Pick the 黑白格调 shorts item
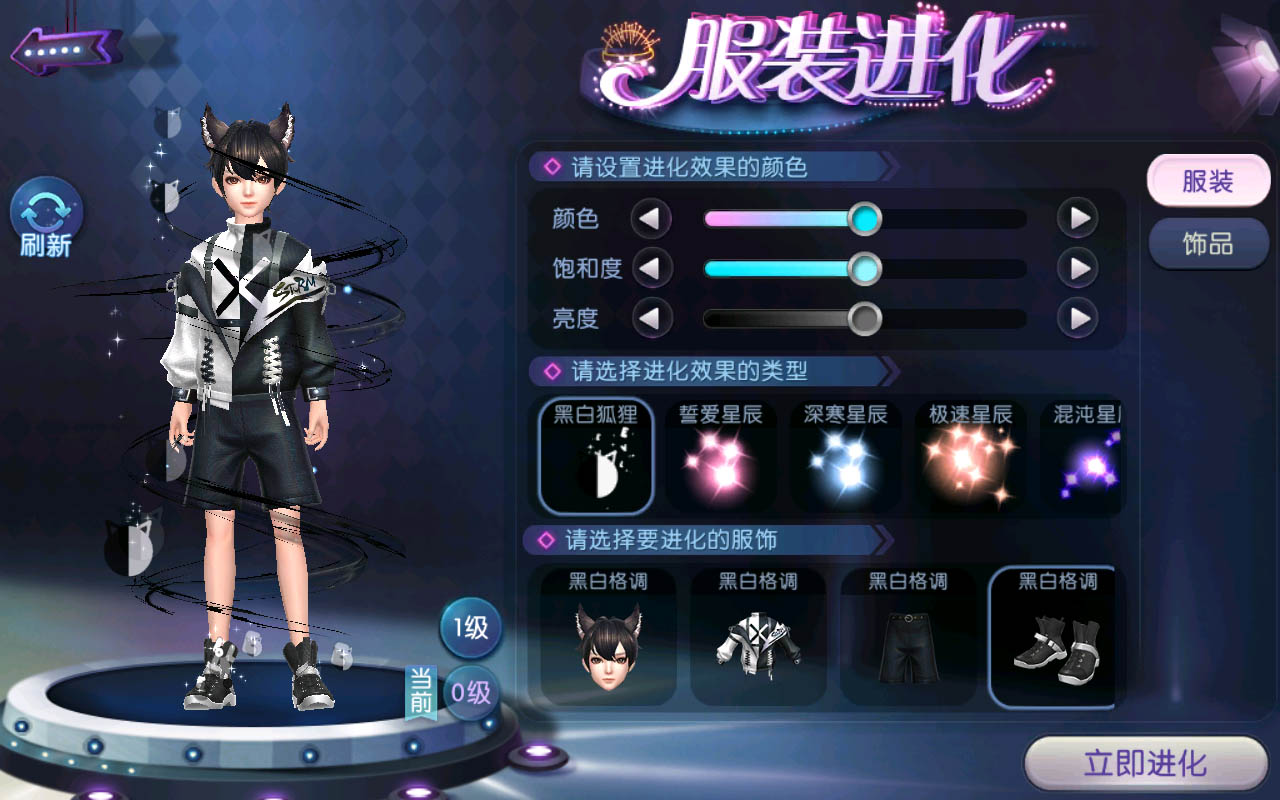The height and width of the screenshot is (800, 1280). [x=908, y=636]
